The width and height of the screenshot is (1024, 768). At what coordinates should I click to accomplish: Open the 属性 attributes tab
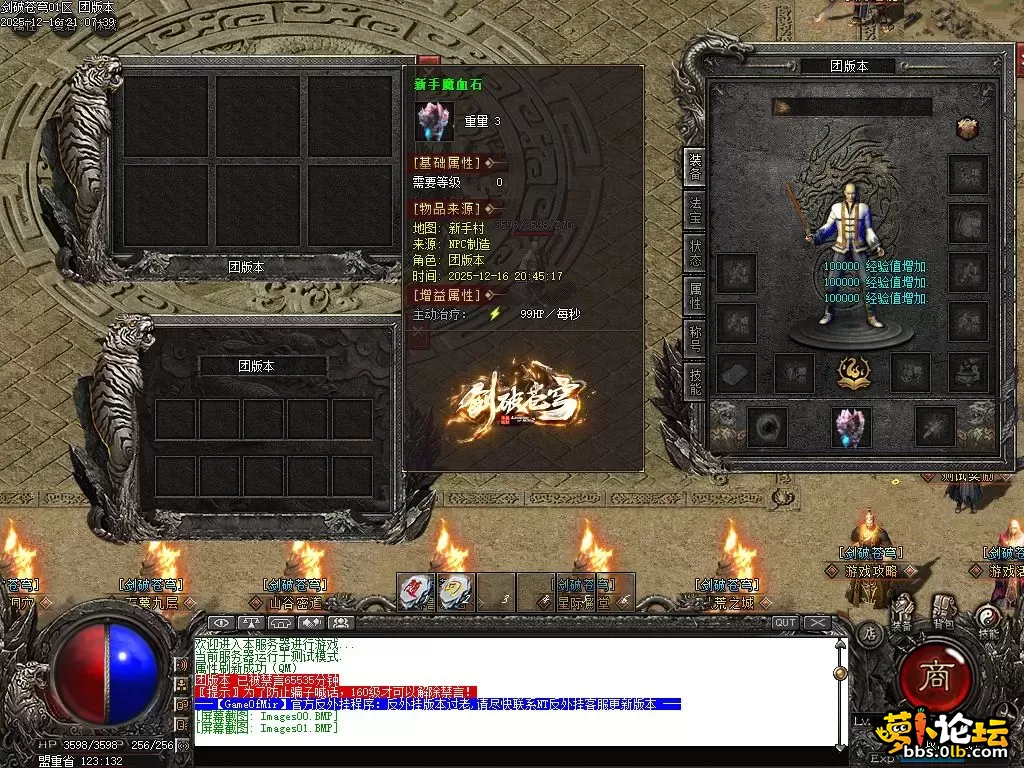(x=695, y=296)
